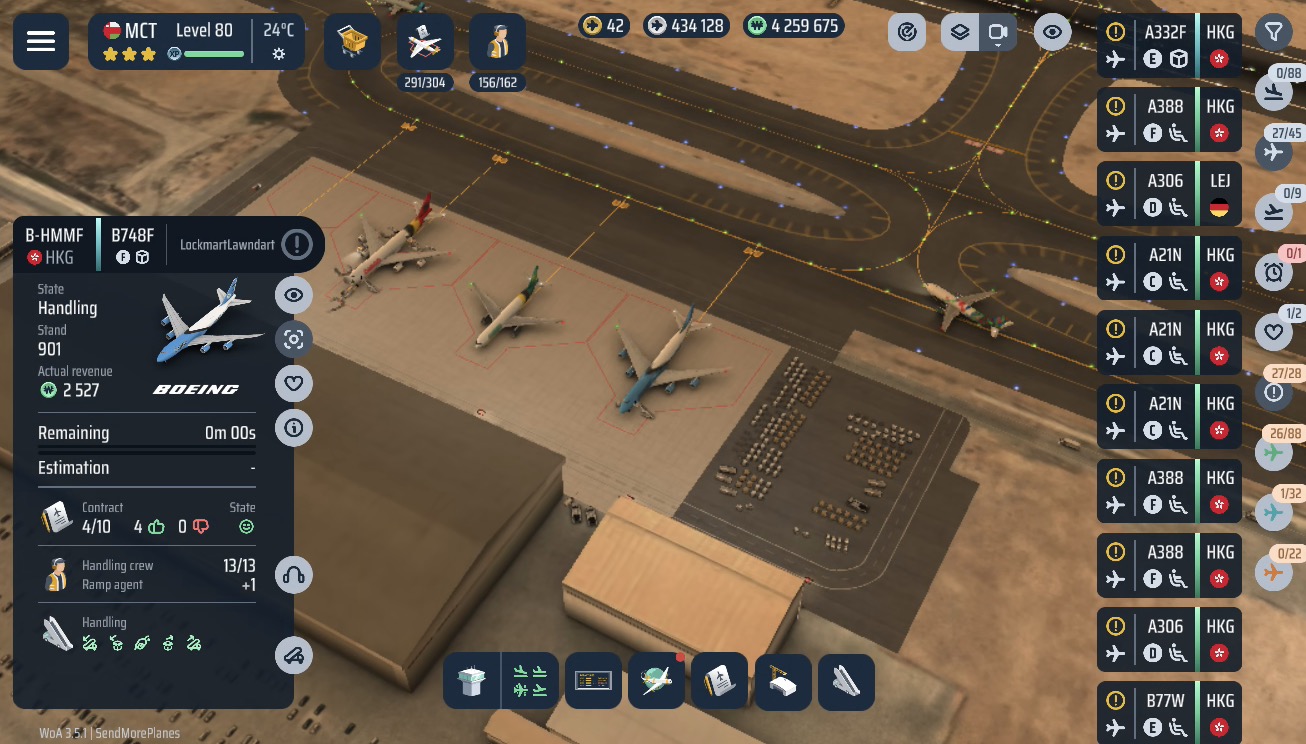The image size is (1306, 744).
Task: Open the staff panel showing 156/162
Action: 497,43
